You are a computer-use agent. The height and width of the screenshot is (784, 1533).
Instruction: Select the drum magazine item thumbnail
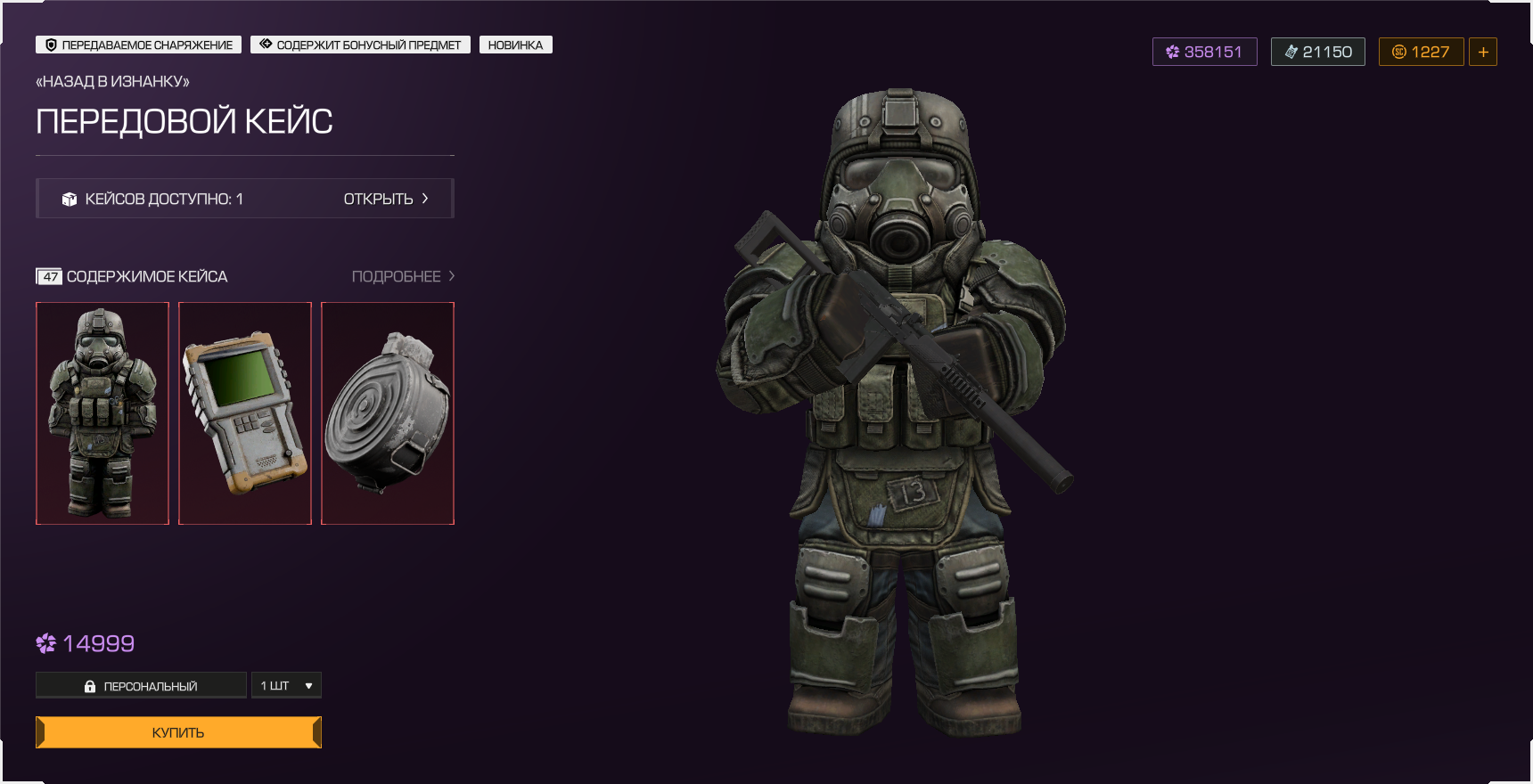pyautogui.click(x=388, y=413)
